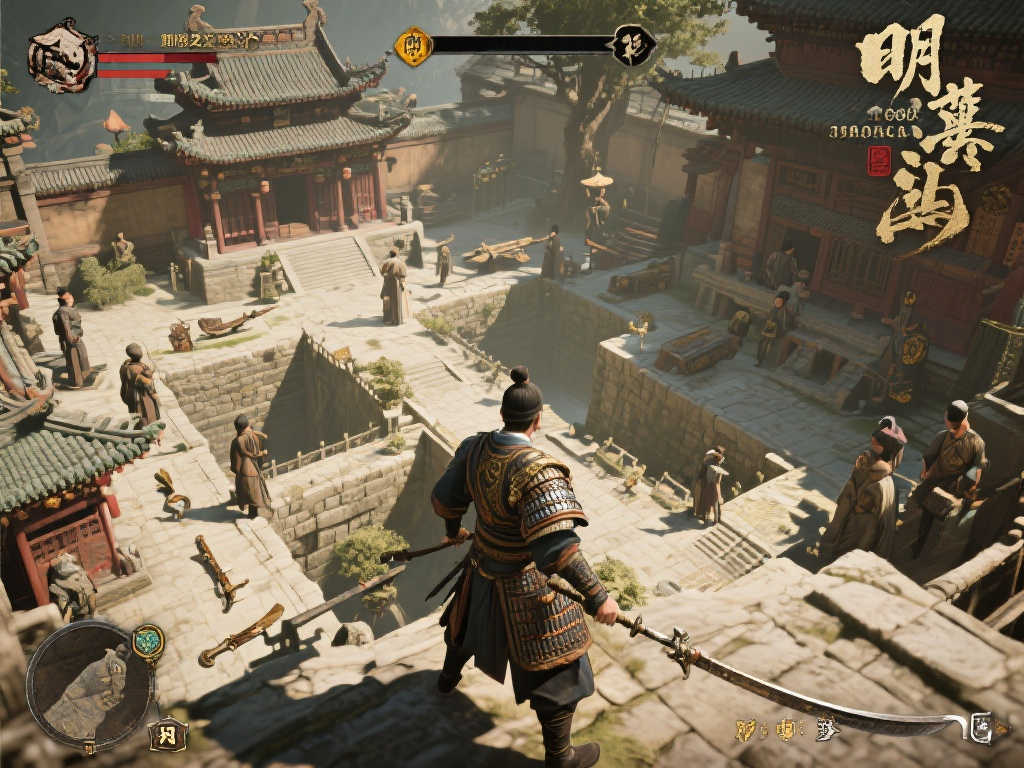The image size is (1024, 768).
Task: Select the white square glyph icon
Action: [x=981, y=728]
